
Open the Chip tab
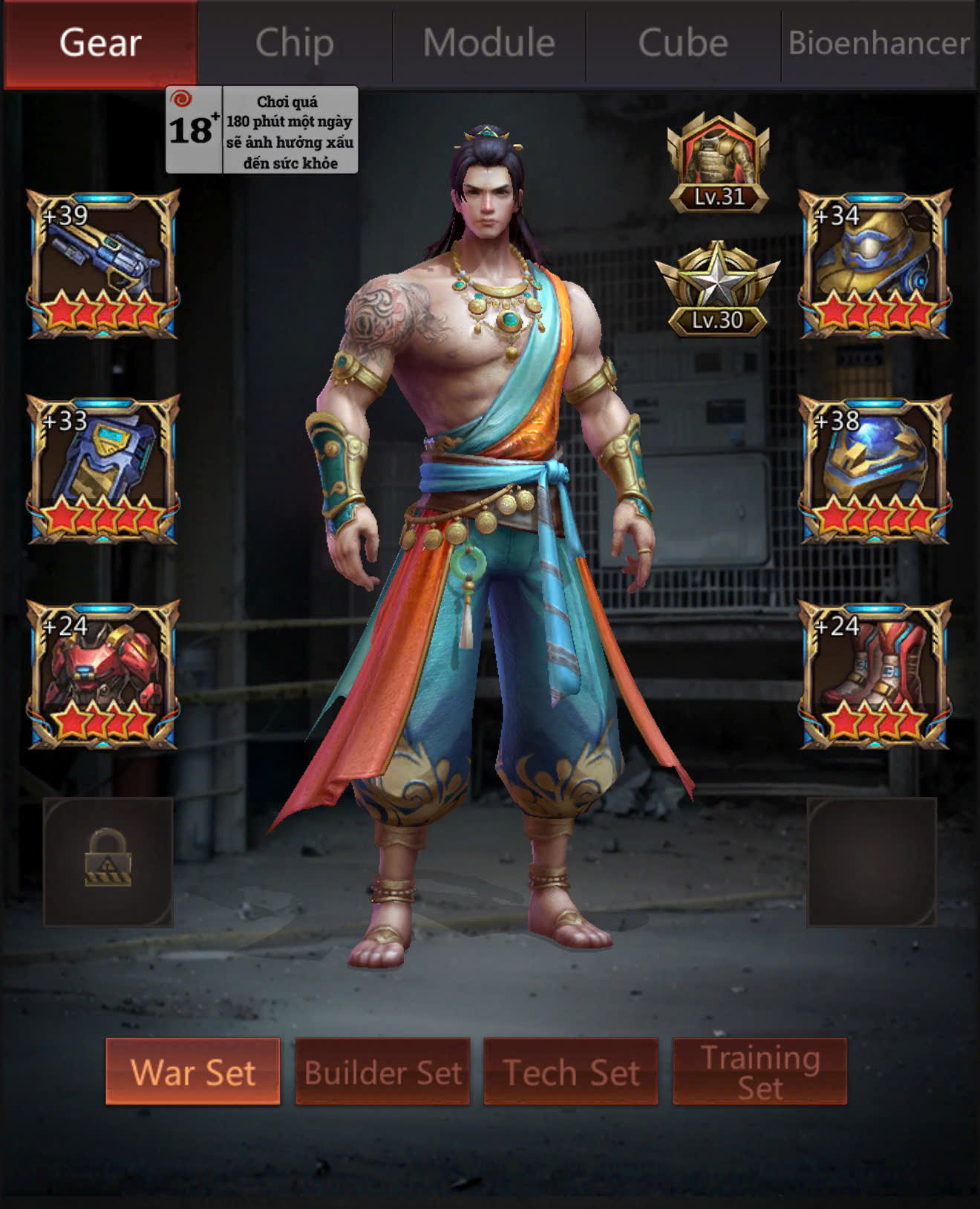tap(295, 43)
